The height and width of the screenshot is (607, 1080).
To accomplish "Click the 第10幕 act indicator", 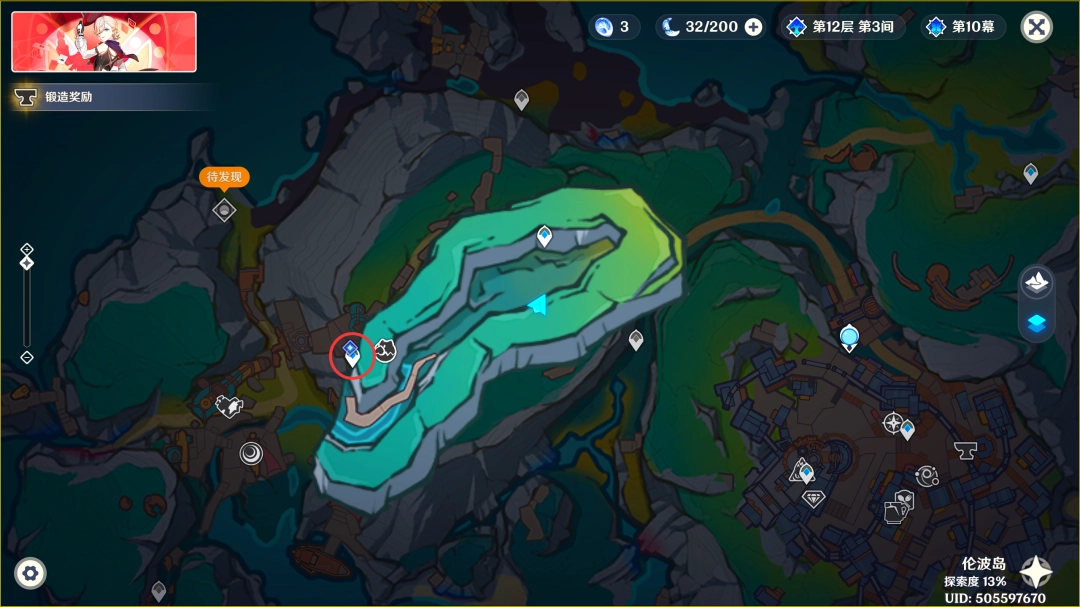I will coord(963,27).
